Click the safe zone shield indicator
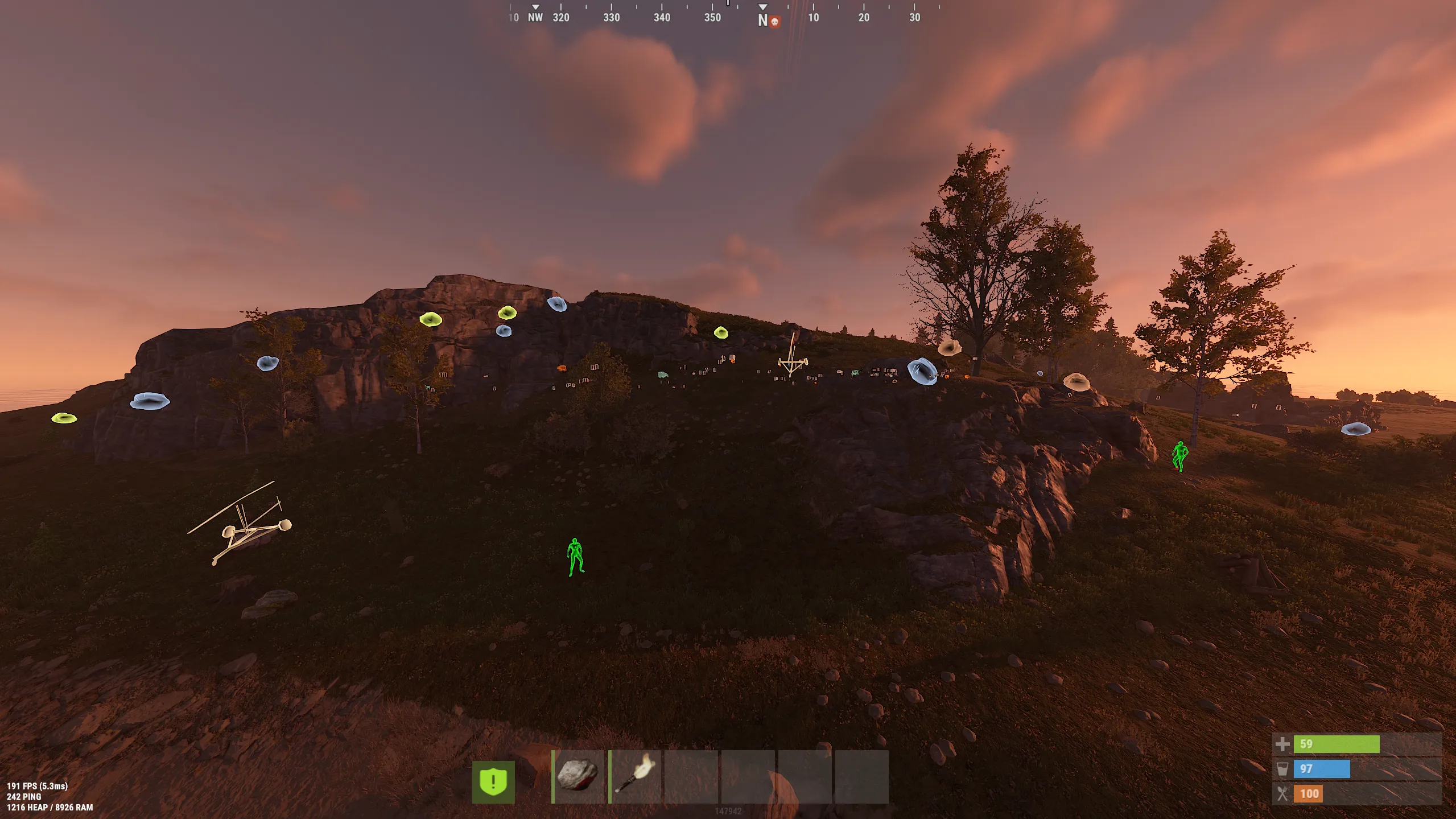Screen dimensions: 1456x819 493,782
